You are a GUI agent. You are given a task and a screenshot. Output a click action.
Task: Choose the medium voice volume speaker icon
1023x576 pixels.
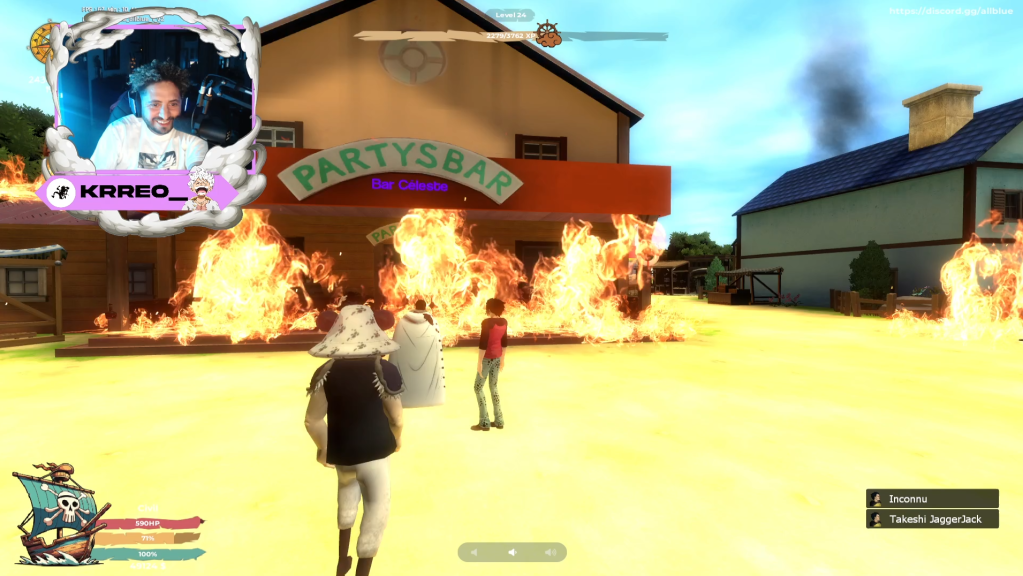tap(512, 552)
